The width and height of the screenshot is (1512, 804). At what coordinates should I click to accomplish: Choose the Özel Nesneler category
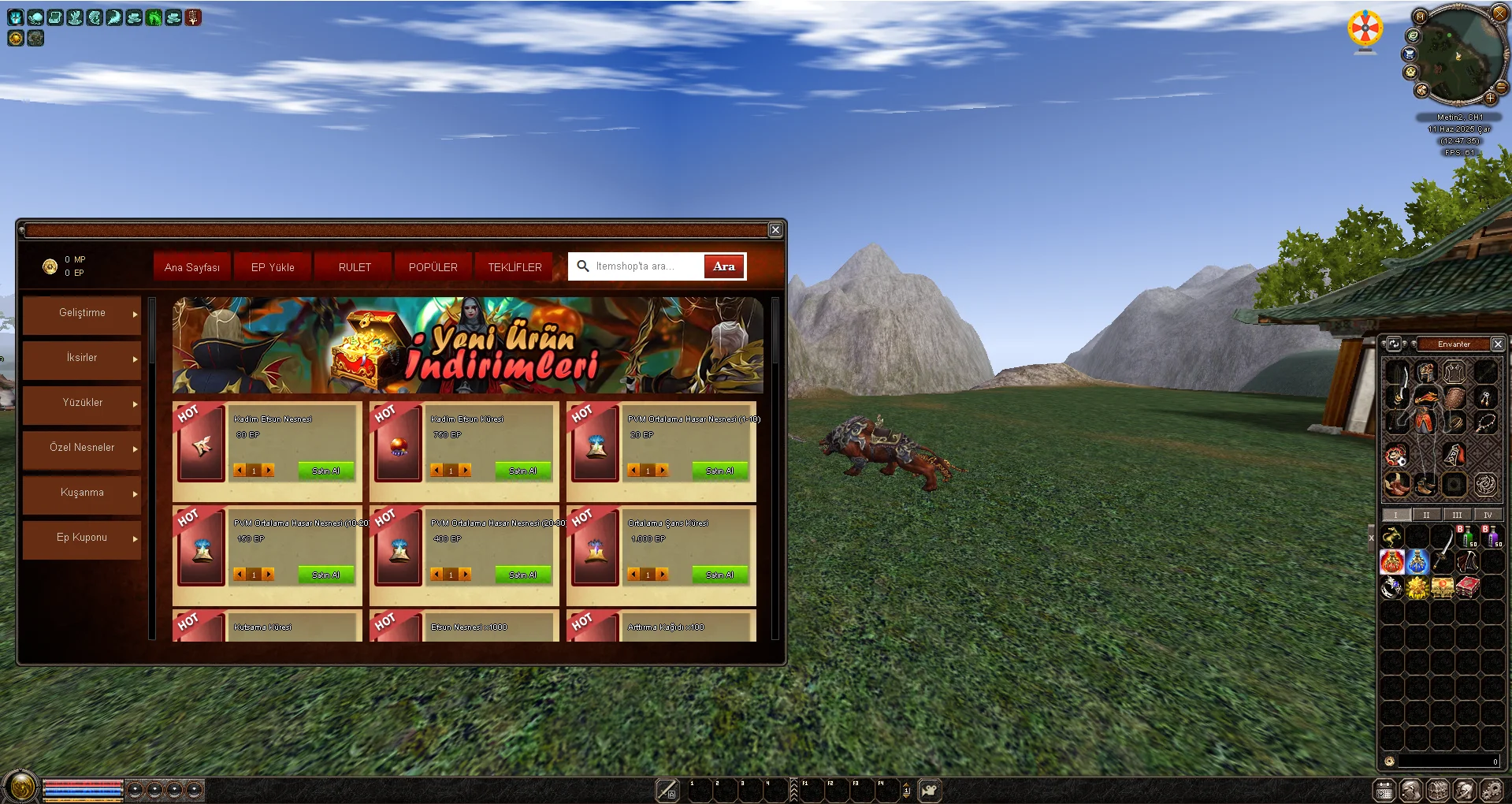click(82, 448)
